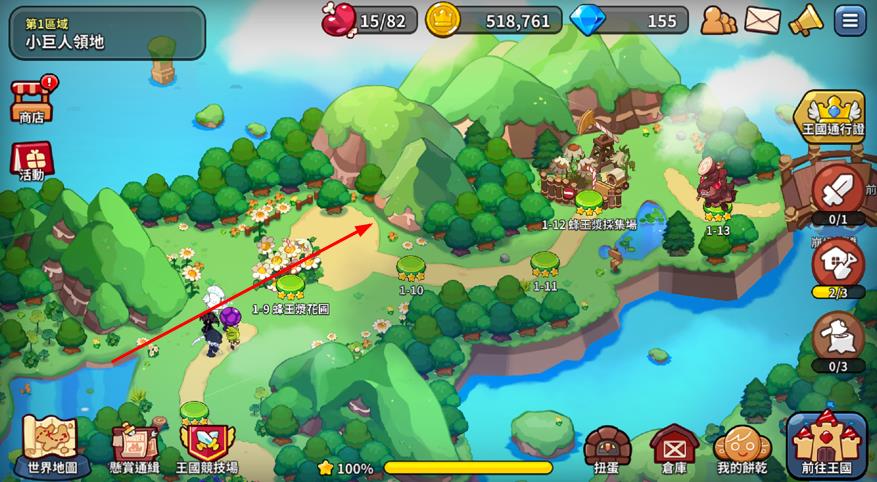Enter the 王國競技場 arena
This screenshot has height=482, width=877.
click(207, 447)
